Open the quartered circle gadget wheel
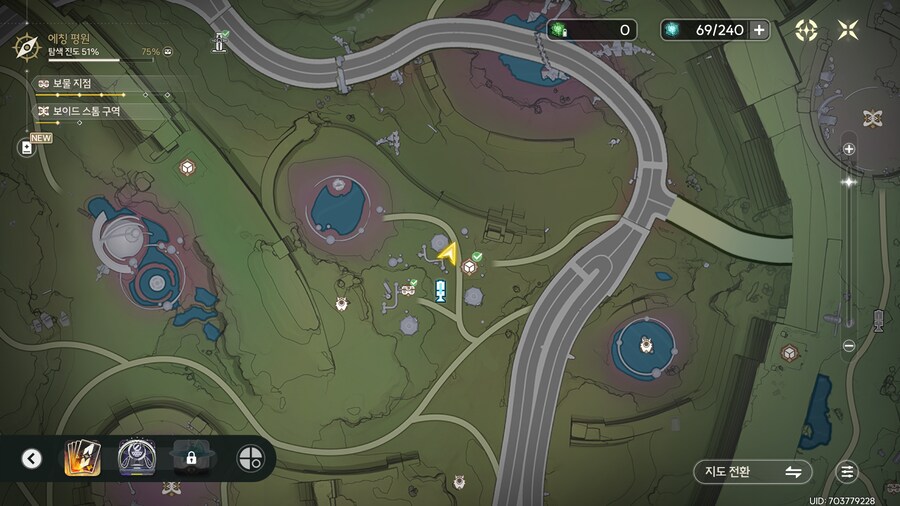 pos(249,459)
